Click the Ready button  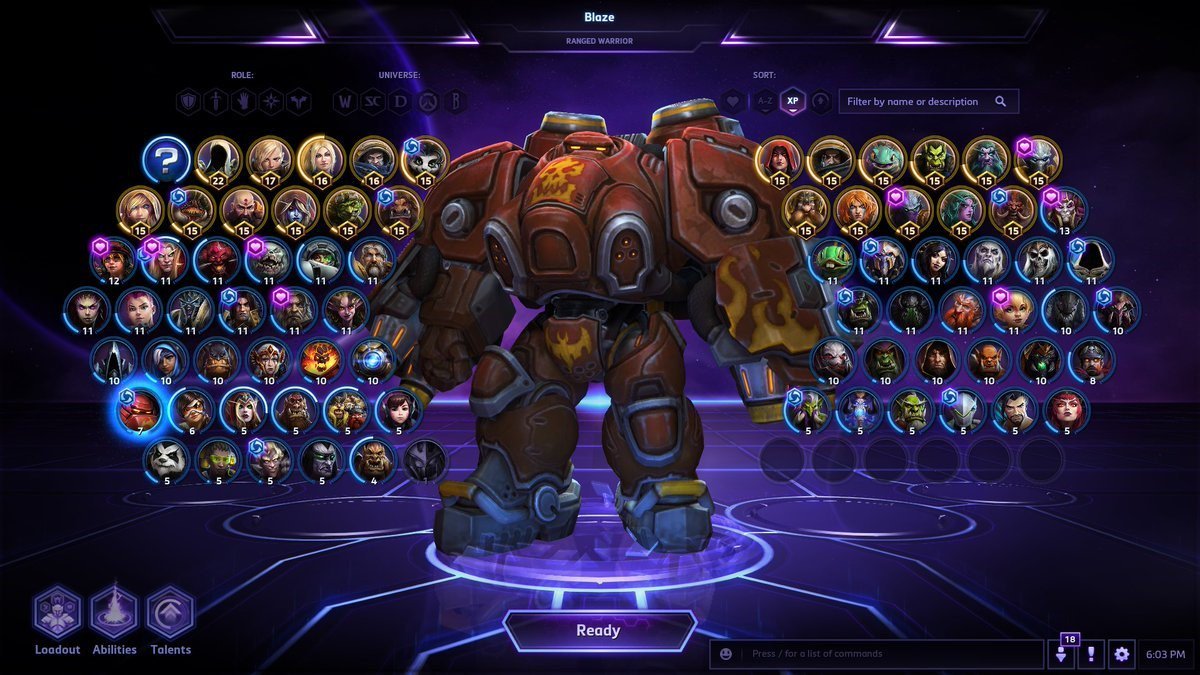tap(599, 631)
